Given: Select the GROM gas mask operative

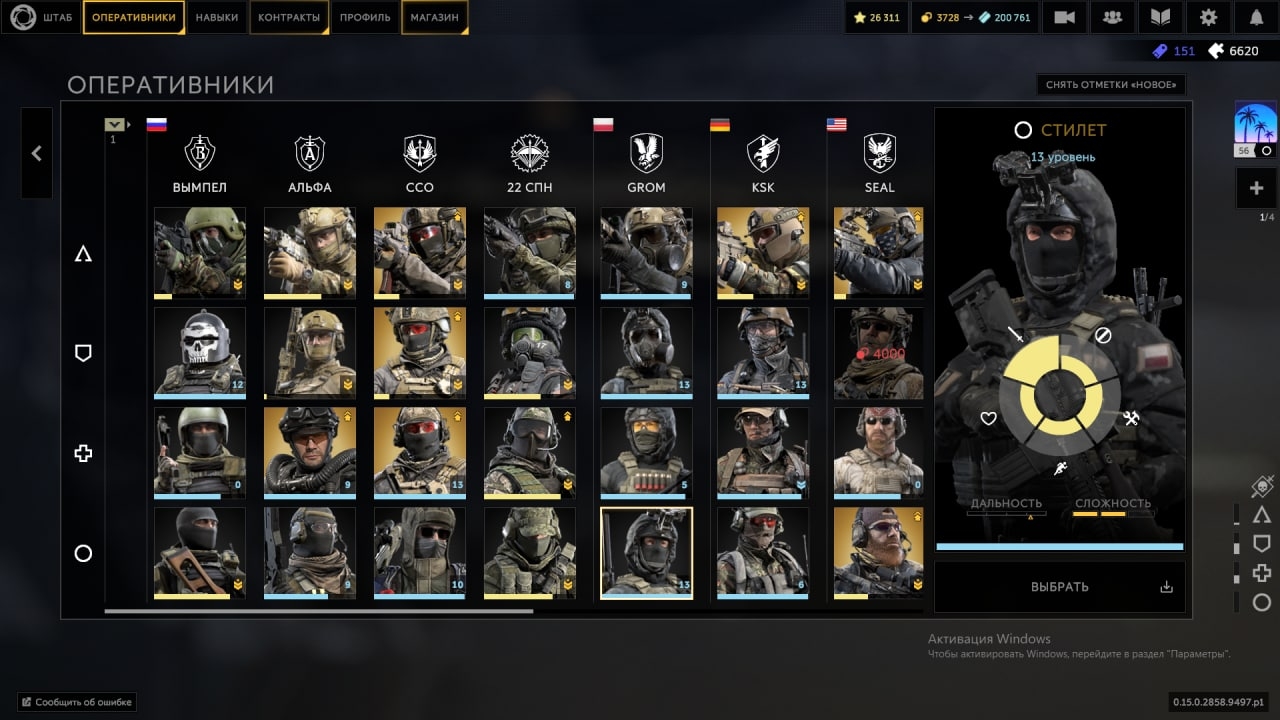Looking at the screenshot, I should pyautogui.click(x=646, y=252).
